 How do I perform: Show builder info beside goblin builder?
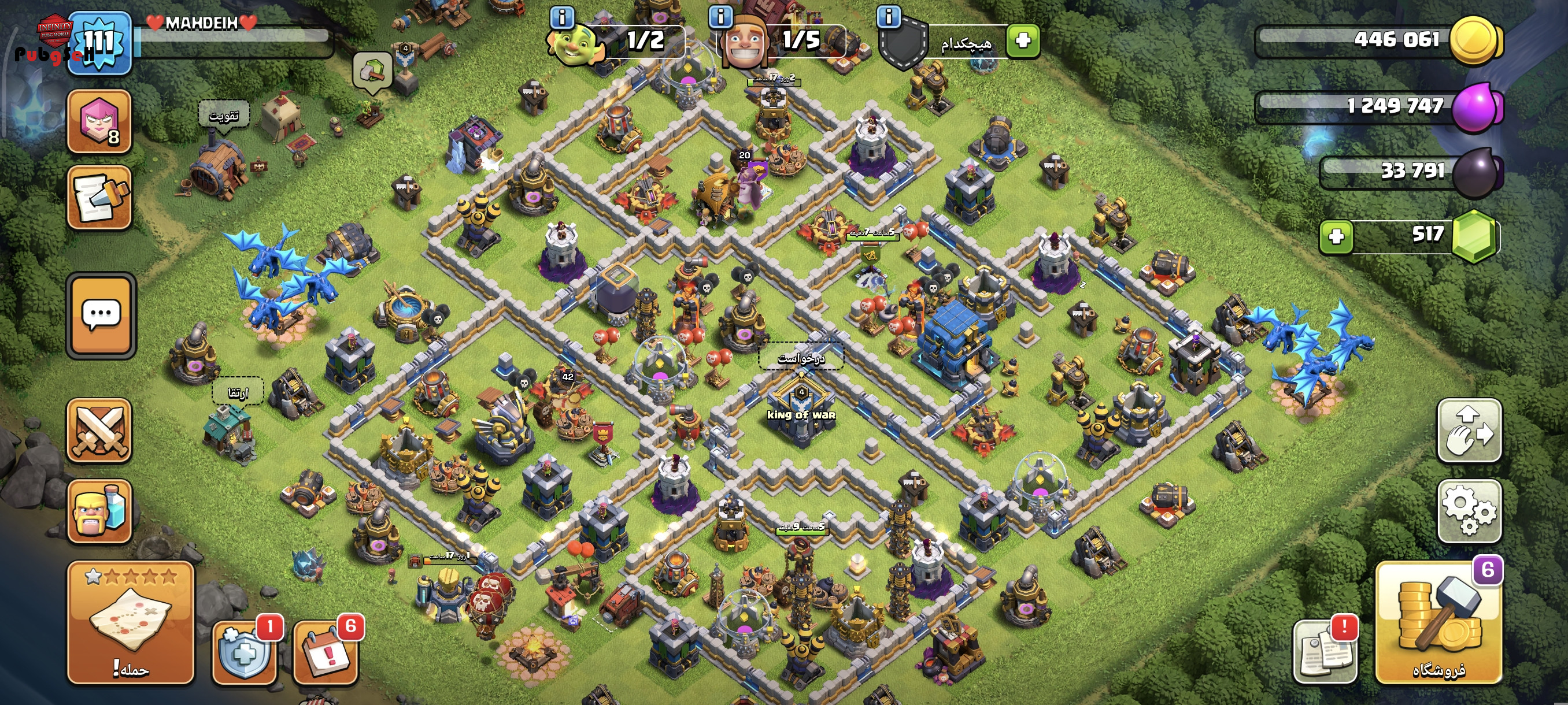[561, 17]
